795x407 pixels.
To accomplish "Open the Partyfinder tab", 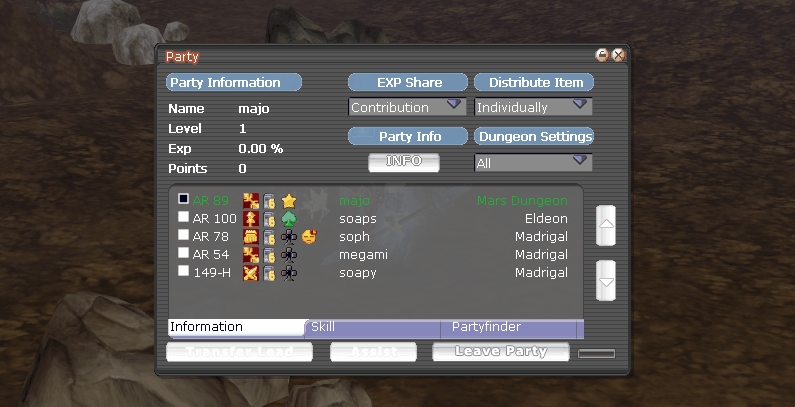I will click(x=510, y=327).
